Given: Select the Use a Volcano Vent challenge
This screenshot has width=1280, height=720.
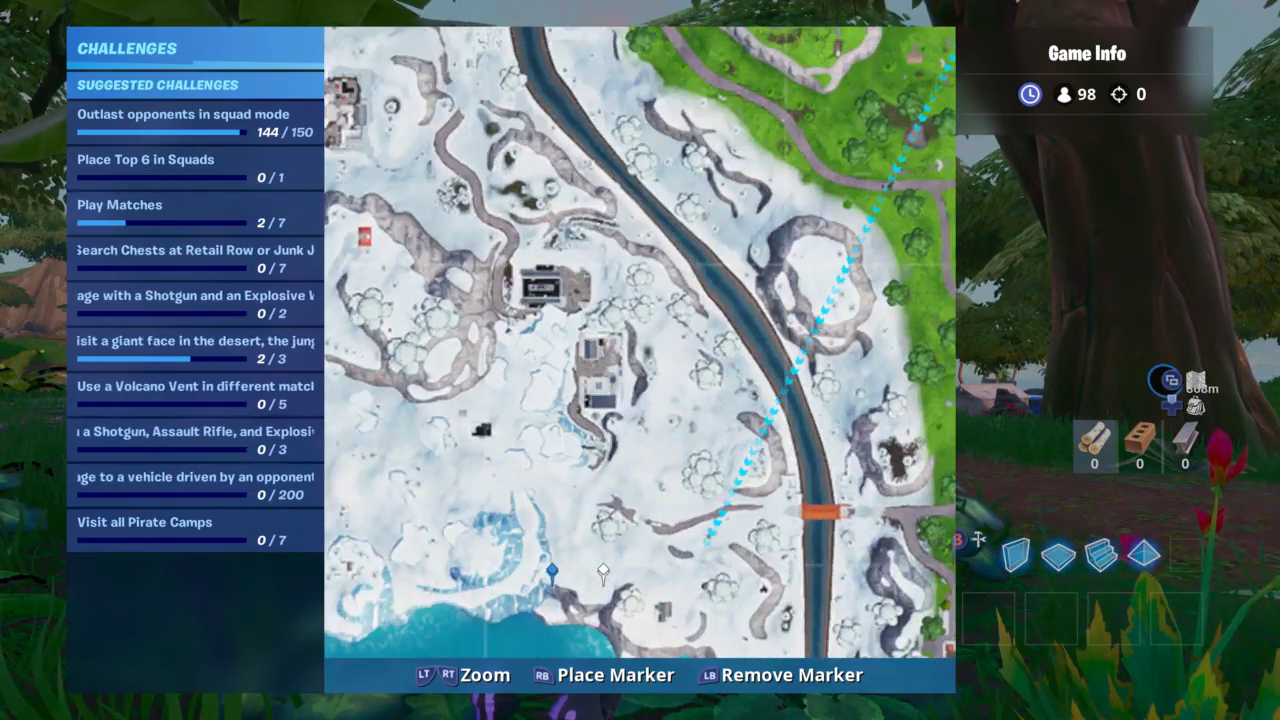Looking at the screenshot, I should (195, 394).
